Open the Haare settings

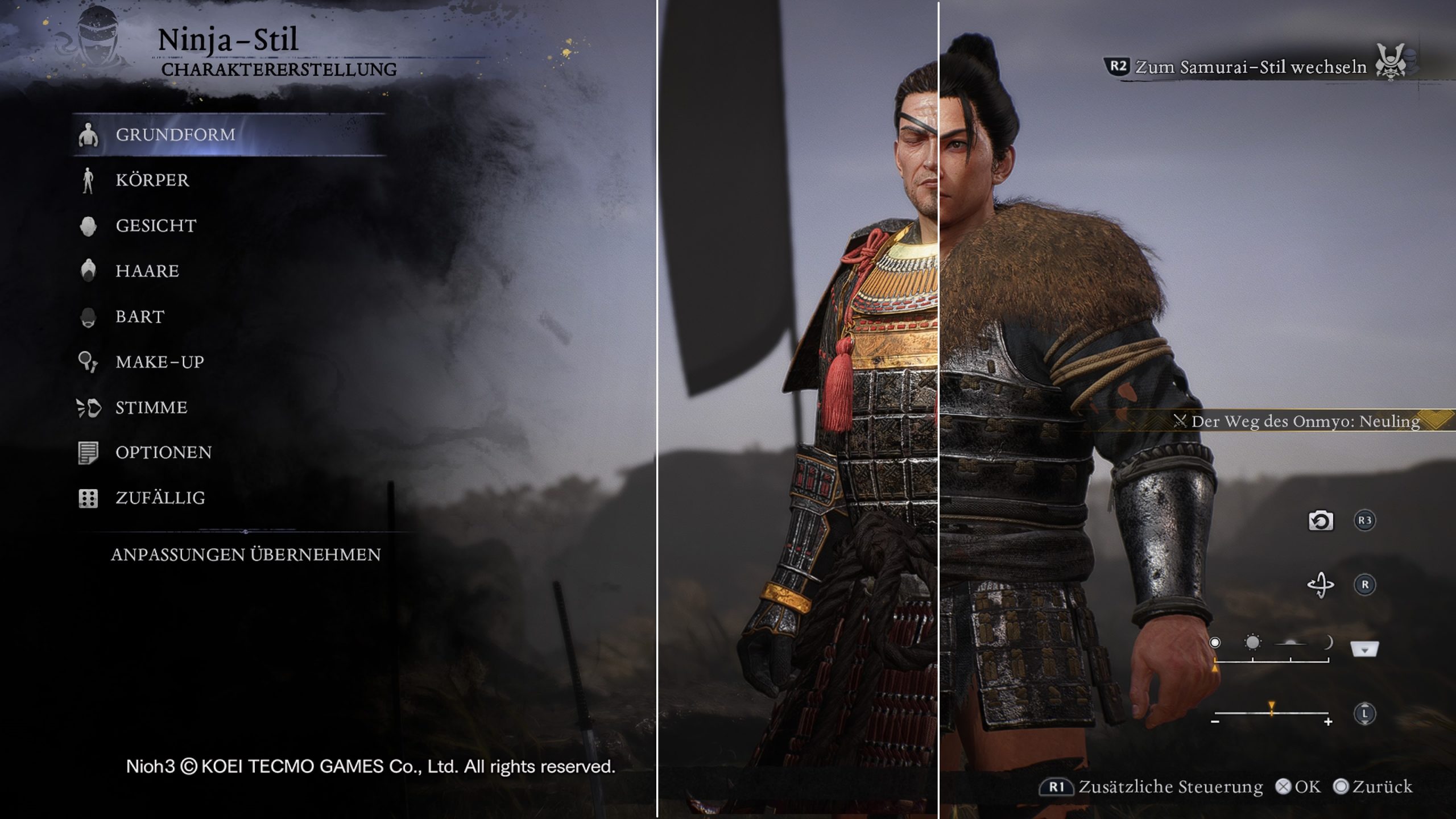point(147,271)
